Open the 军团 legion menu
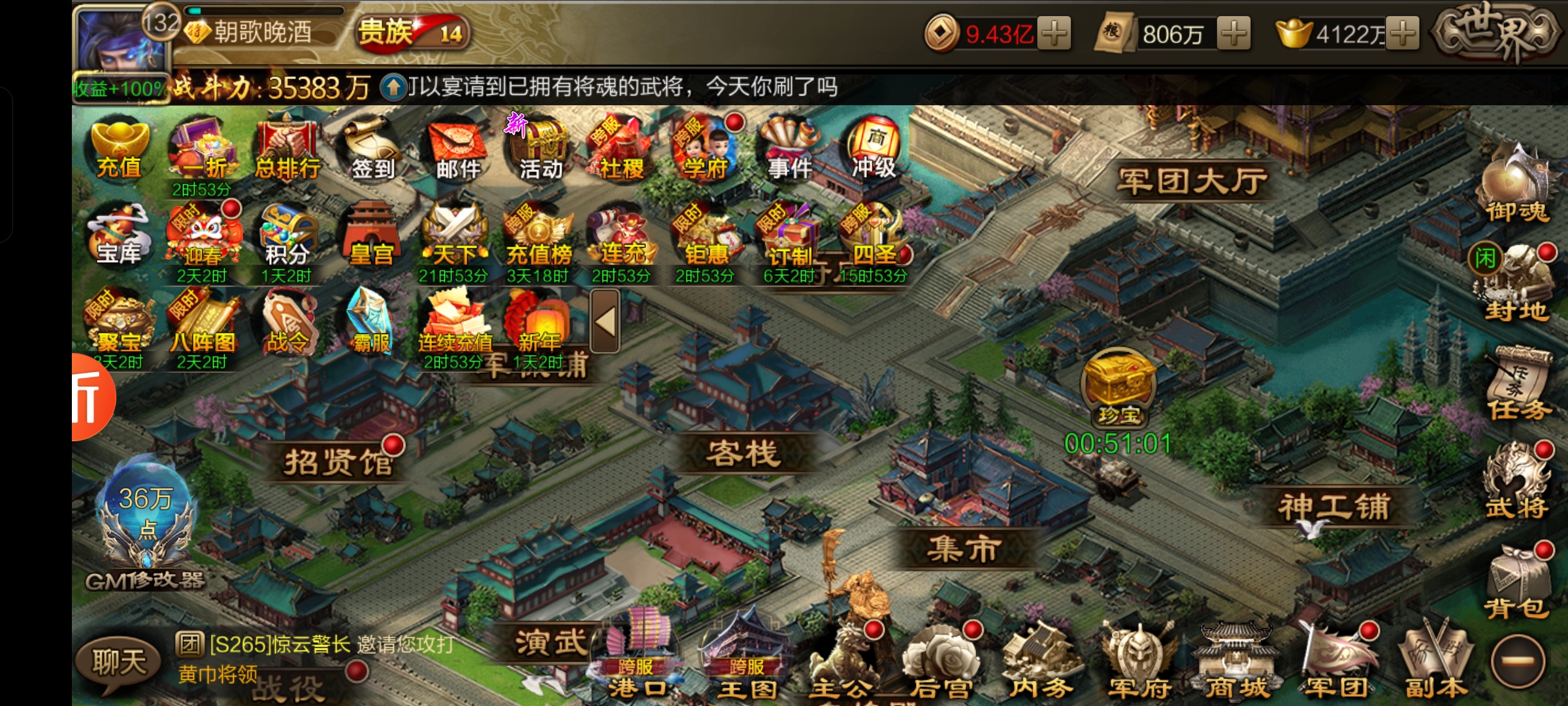Viewport: 1568px width, 706px height. click(x=1337, y=660)
